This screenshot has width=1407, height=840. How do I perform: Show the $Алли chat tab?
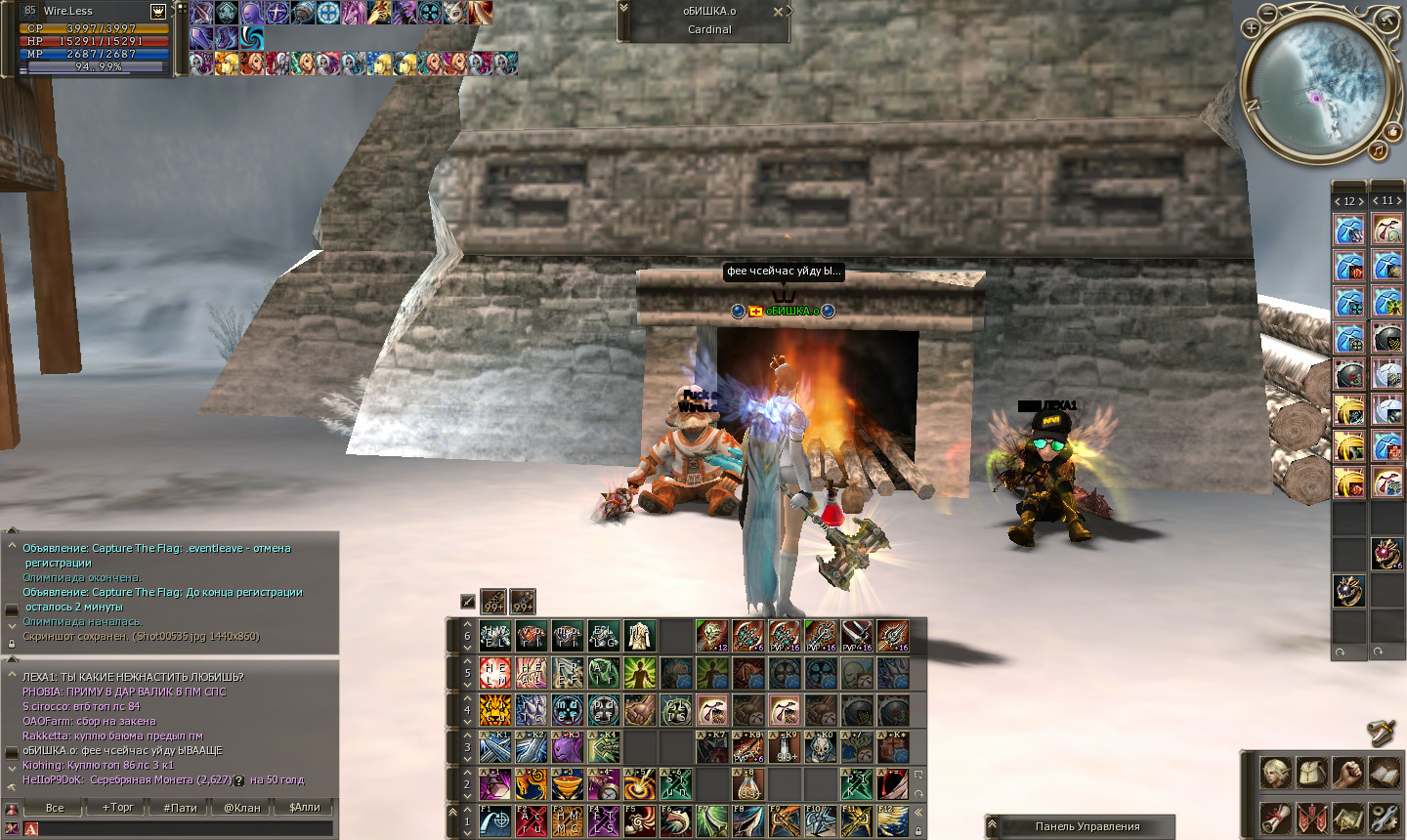[x=304, y=808]
